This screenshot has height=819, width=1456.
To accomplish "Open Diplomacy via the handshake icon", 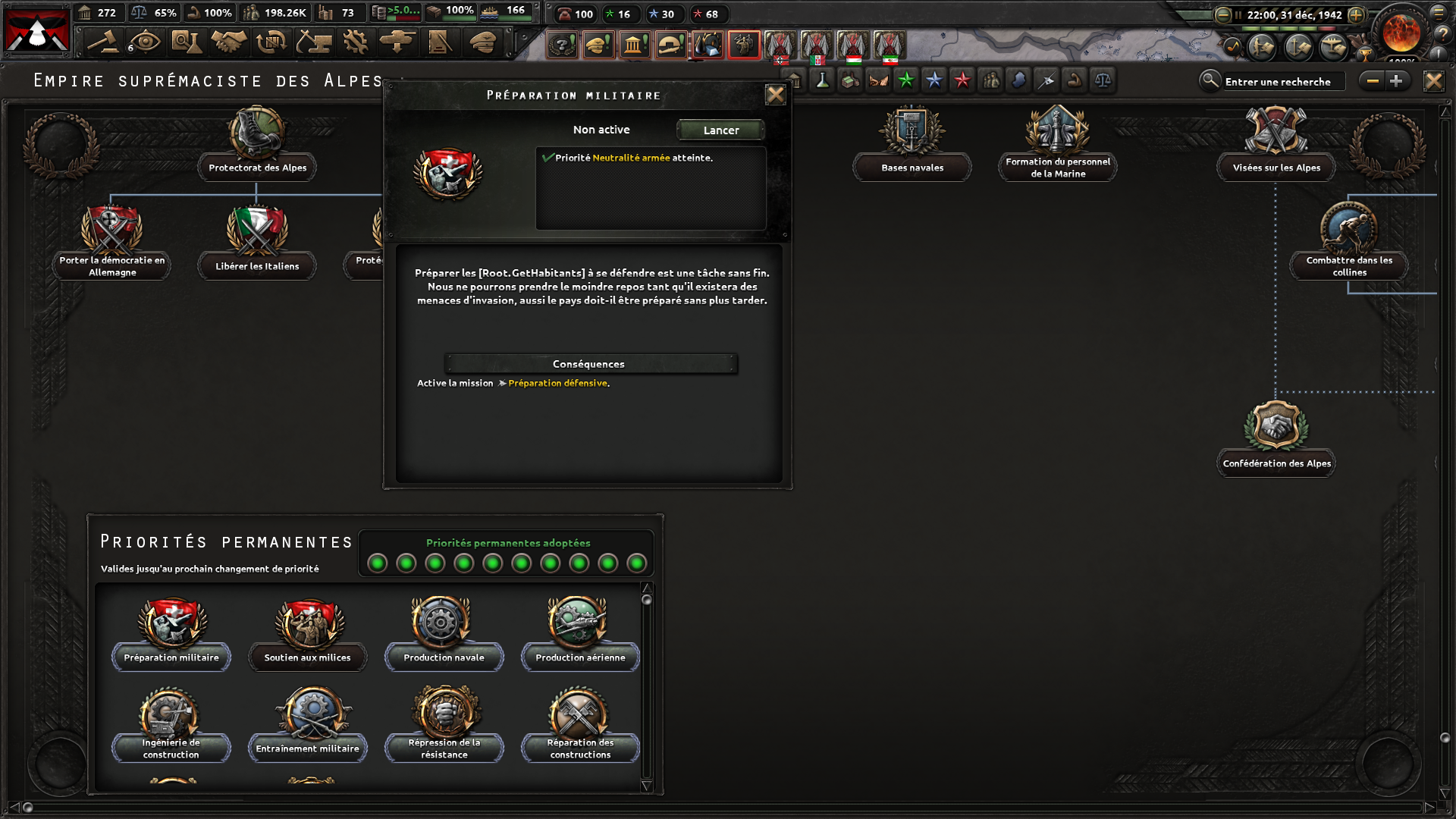I will (x=227, y=42).
